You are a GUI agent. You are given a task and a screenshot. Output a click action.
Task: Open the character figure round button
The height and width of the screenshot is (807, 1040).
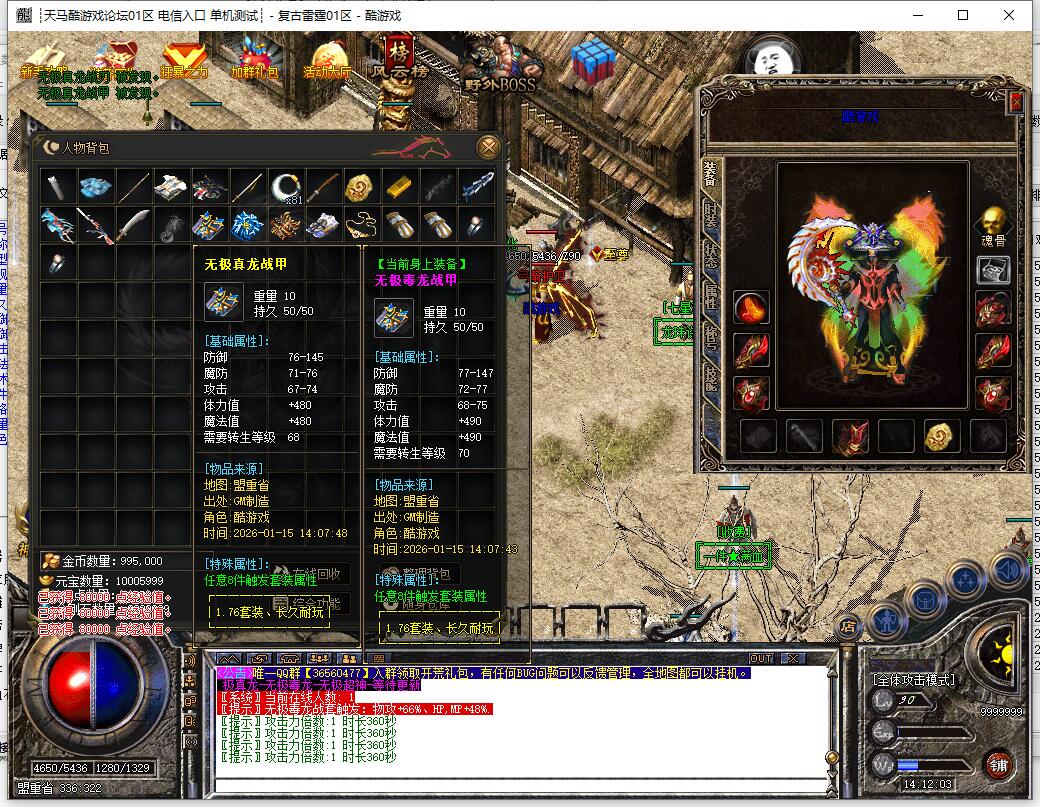[x=886, y=621]
